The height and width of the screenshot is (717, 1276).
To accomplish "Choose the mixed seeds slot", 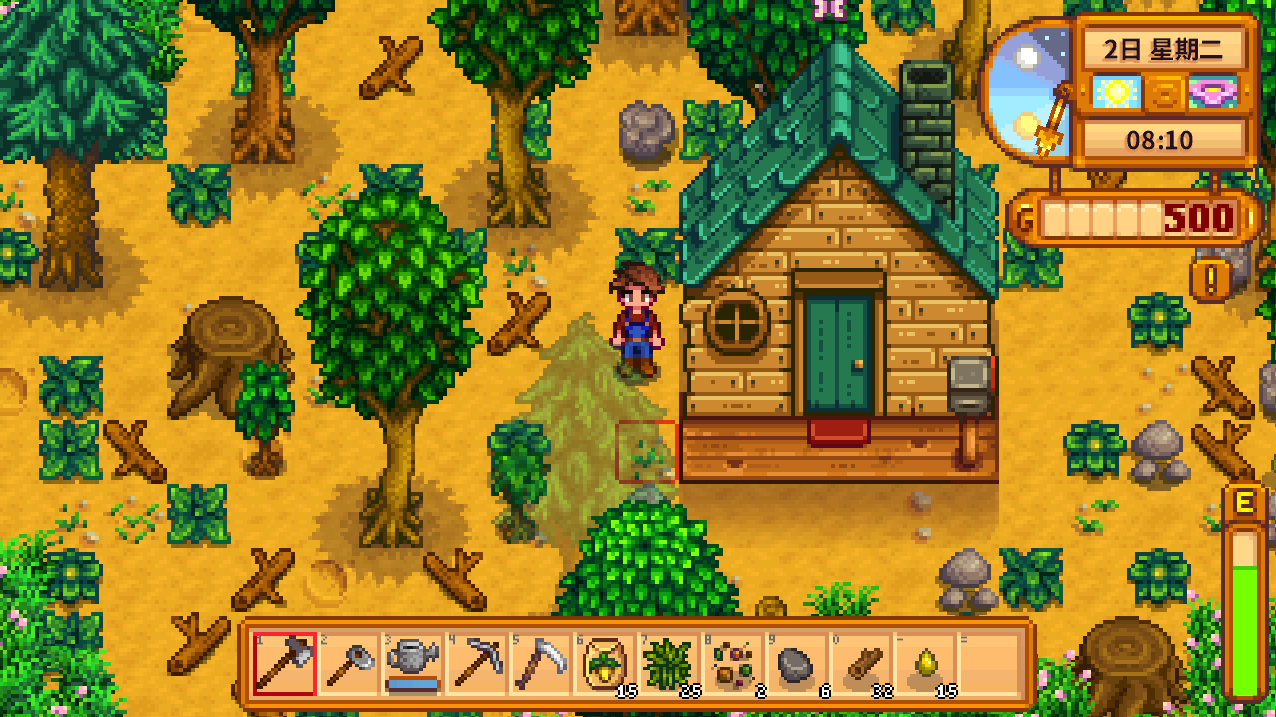I will (x=733, y=663).
